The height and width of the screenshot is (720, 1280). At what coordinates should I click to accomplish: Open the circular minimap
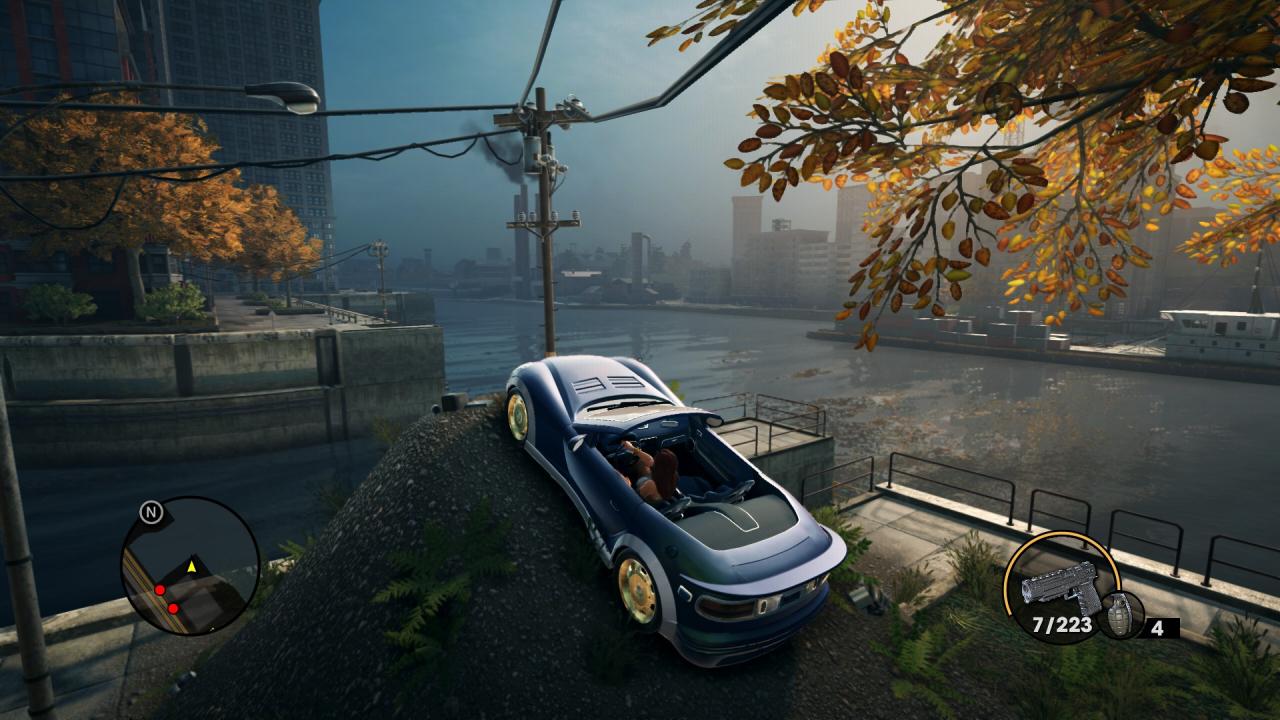tap(190, 566)
